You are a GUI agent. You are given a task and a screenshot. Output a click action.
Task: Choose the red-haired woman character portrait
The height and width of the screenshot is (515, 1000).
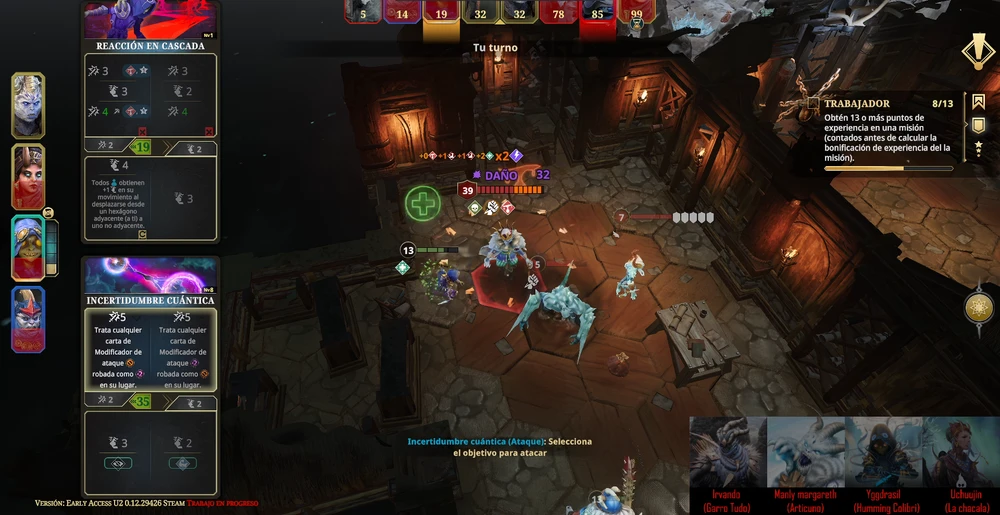pos(28,177)
